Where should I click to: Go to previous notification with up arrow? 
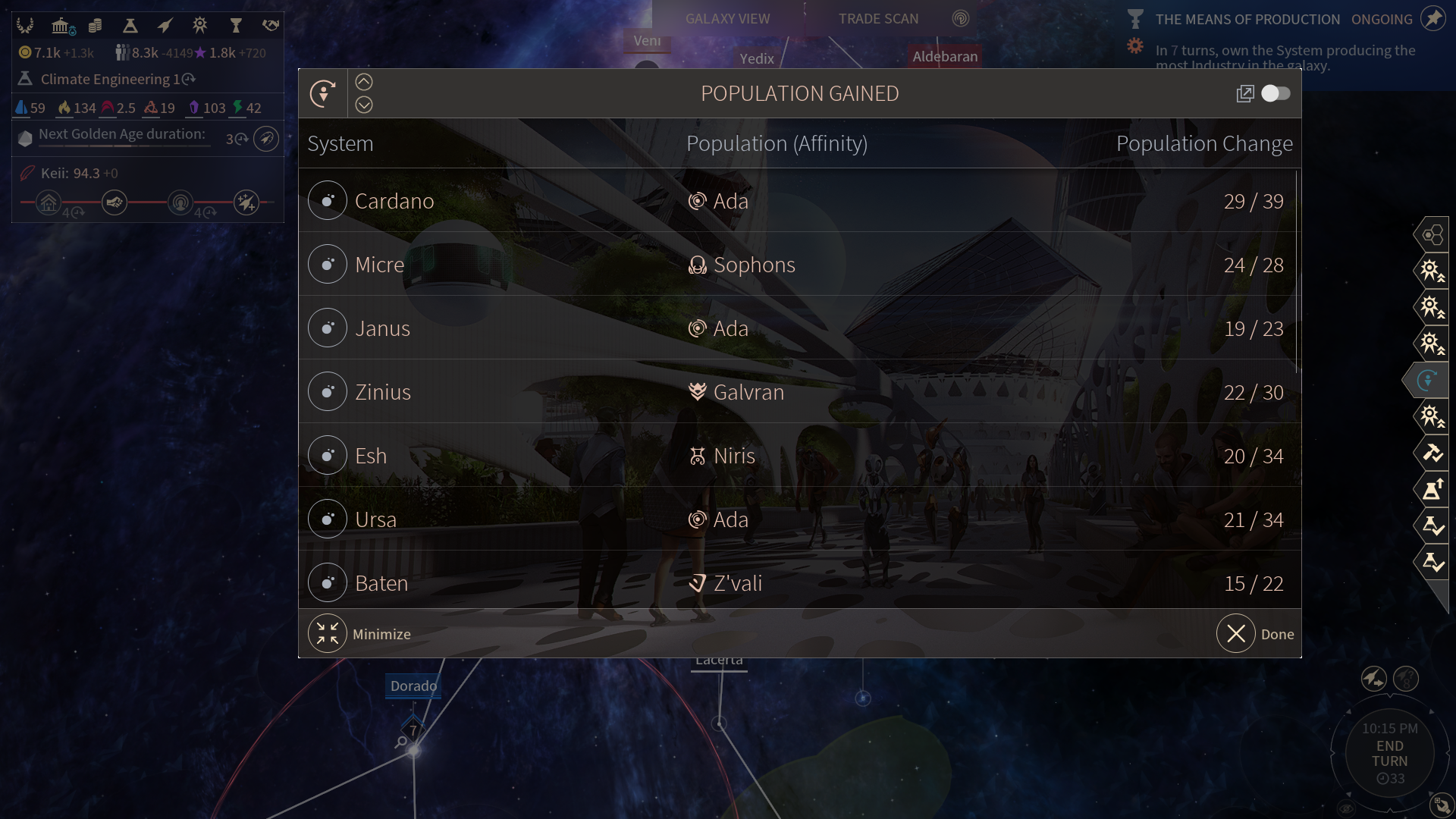point(364,82)
